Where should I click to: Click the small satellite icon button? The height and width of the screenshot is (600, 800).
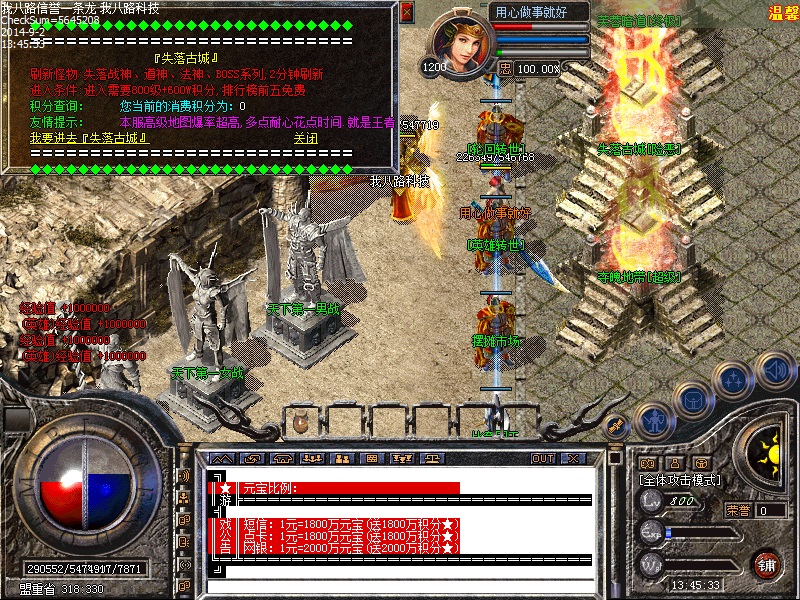pyautogui.click(x=617, y=424)
